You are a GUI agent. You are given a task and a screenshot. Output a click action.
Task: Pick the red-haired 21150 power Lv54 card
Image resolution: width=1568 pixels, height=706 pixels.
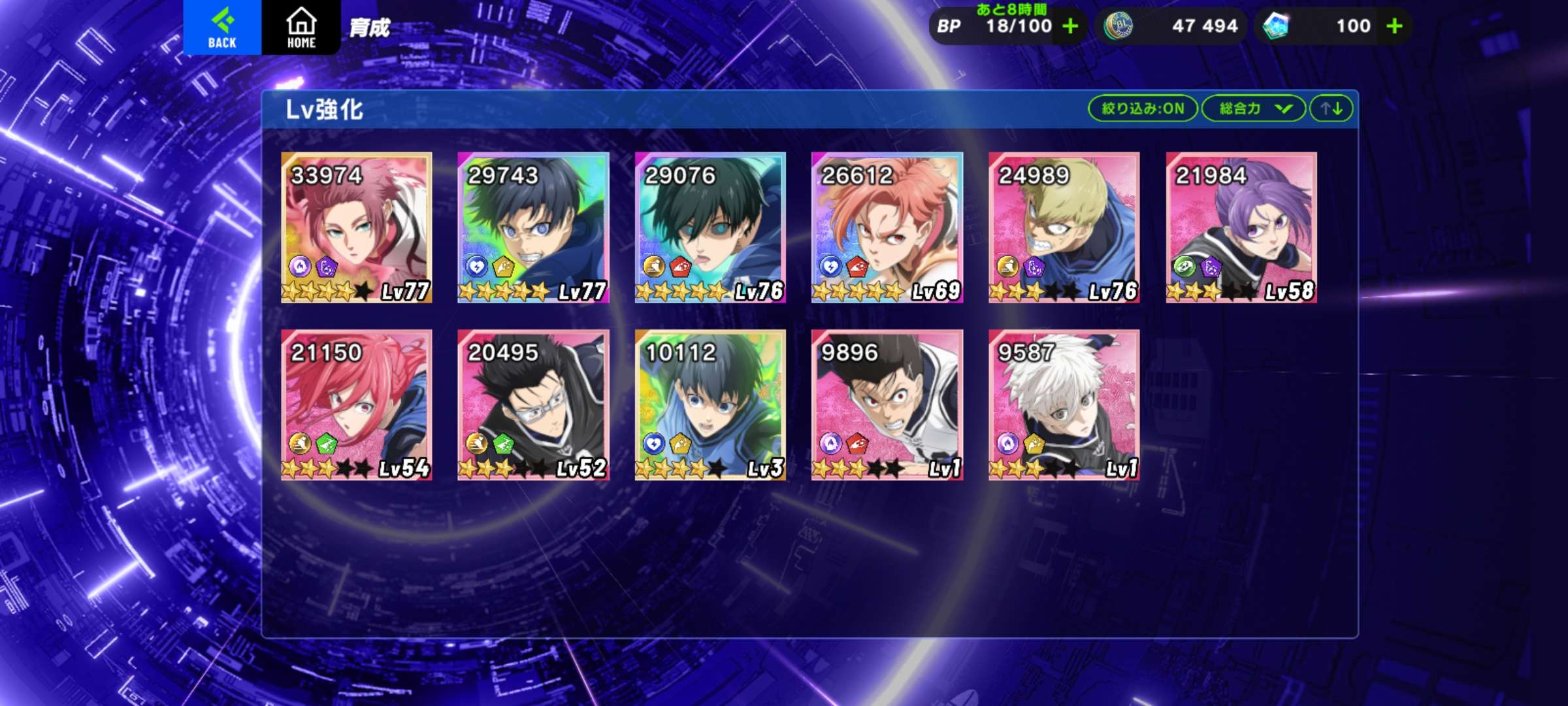click(356, 405)
